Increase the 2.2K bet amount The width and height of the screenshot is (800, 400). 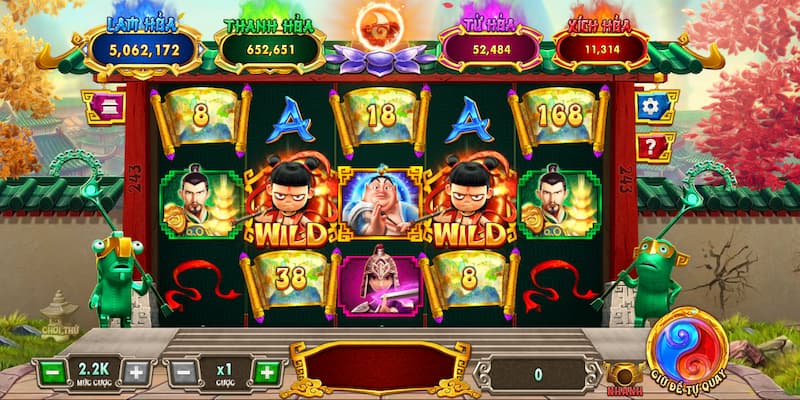136,373
